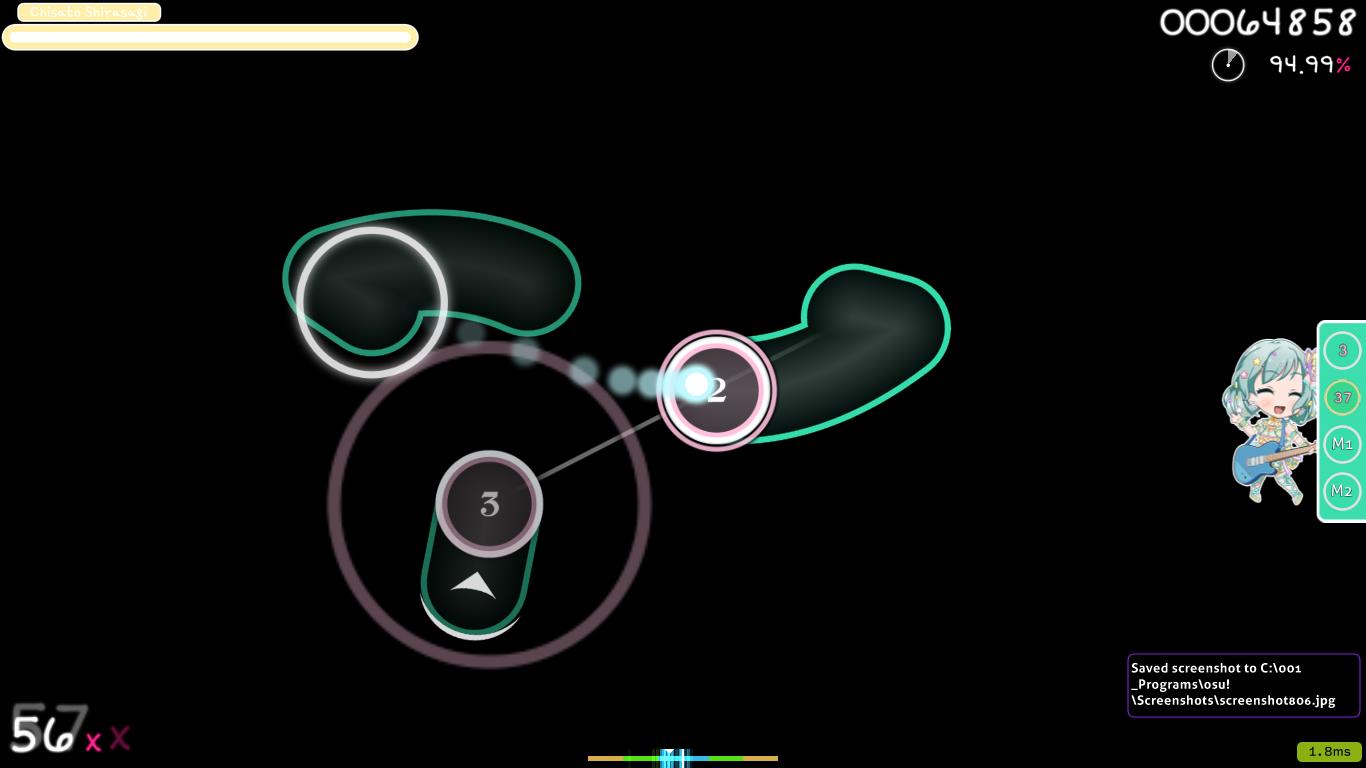Click the yellow health bar

[210, 37]
